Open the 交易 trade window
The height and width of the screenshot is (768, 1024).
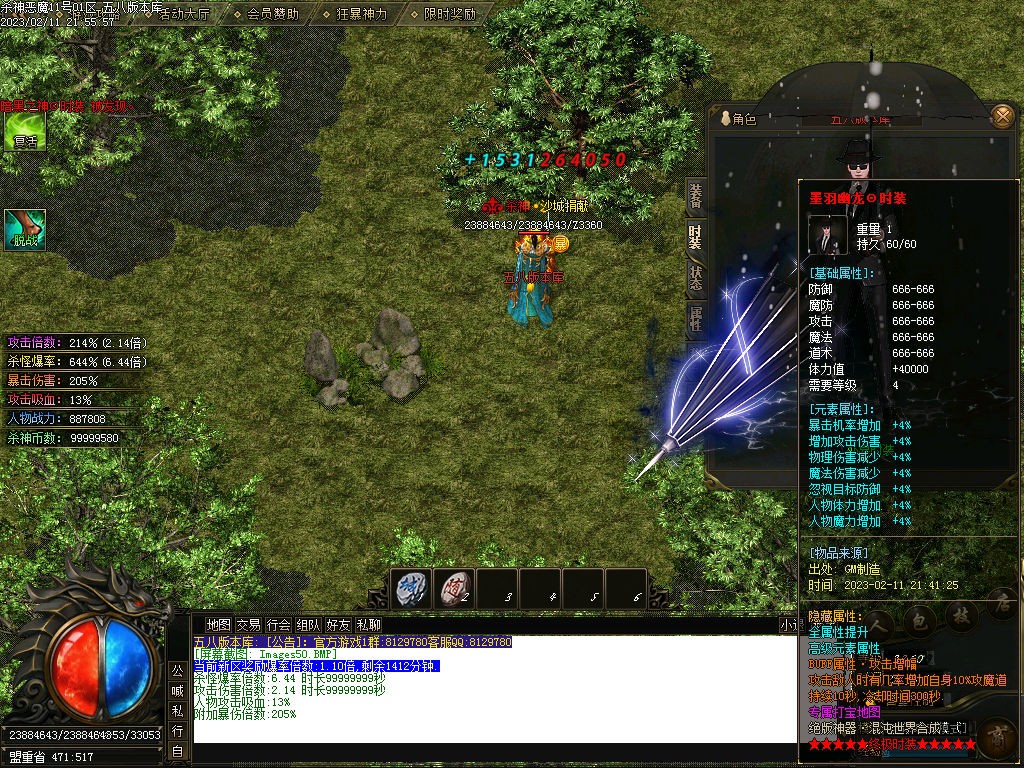pos(248,624)
